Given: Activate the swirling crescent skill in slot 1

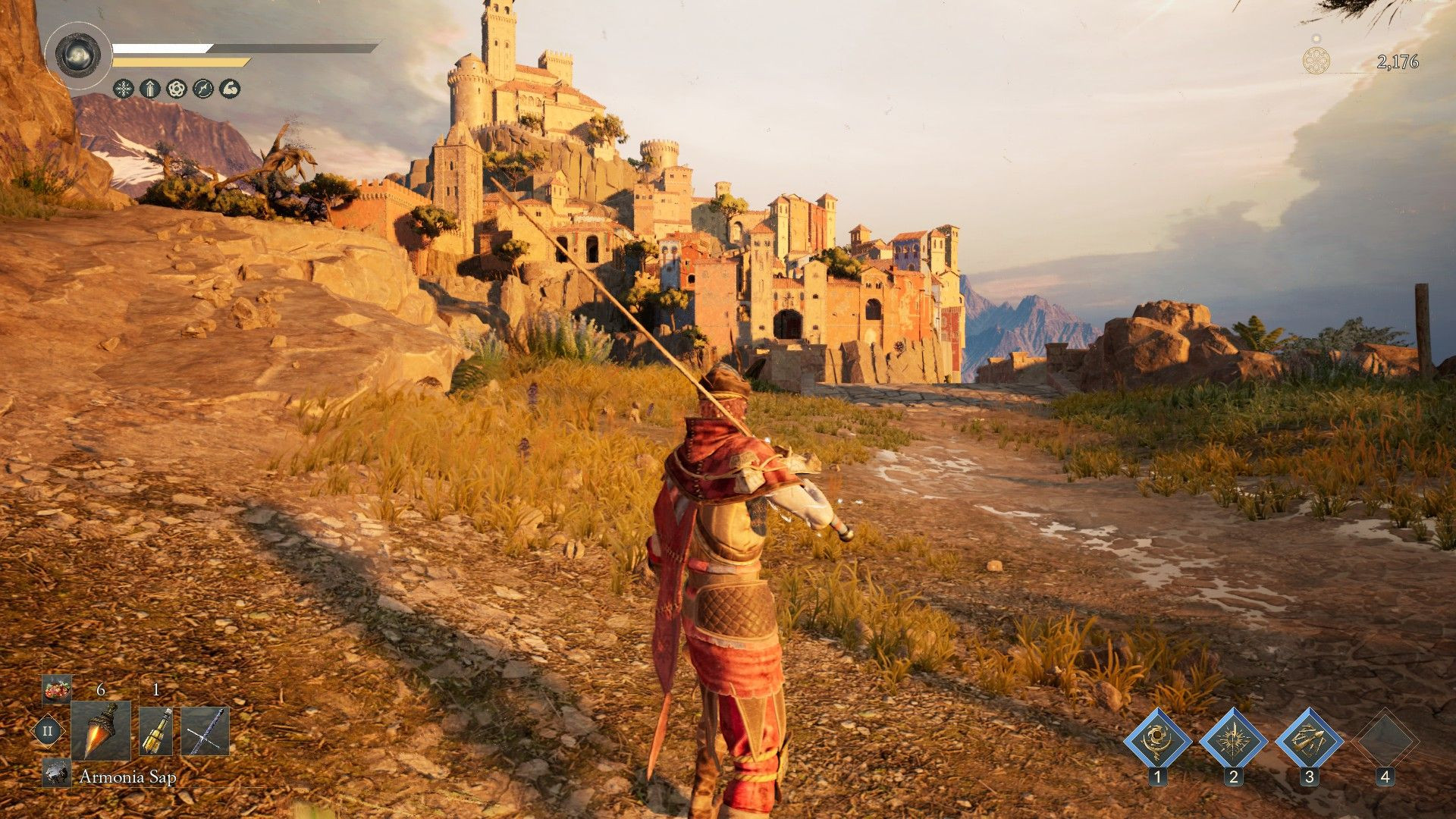Looking at the screenshot, I should 1157,739.
